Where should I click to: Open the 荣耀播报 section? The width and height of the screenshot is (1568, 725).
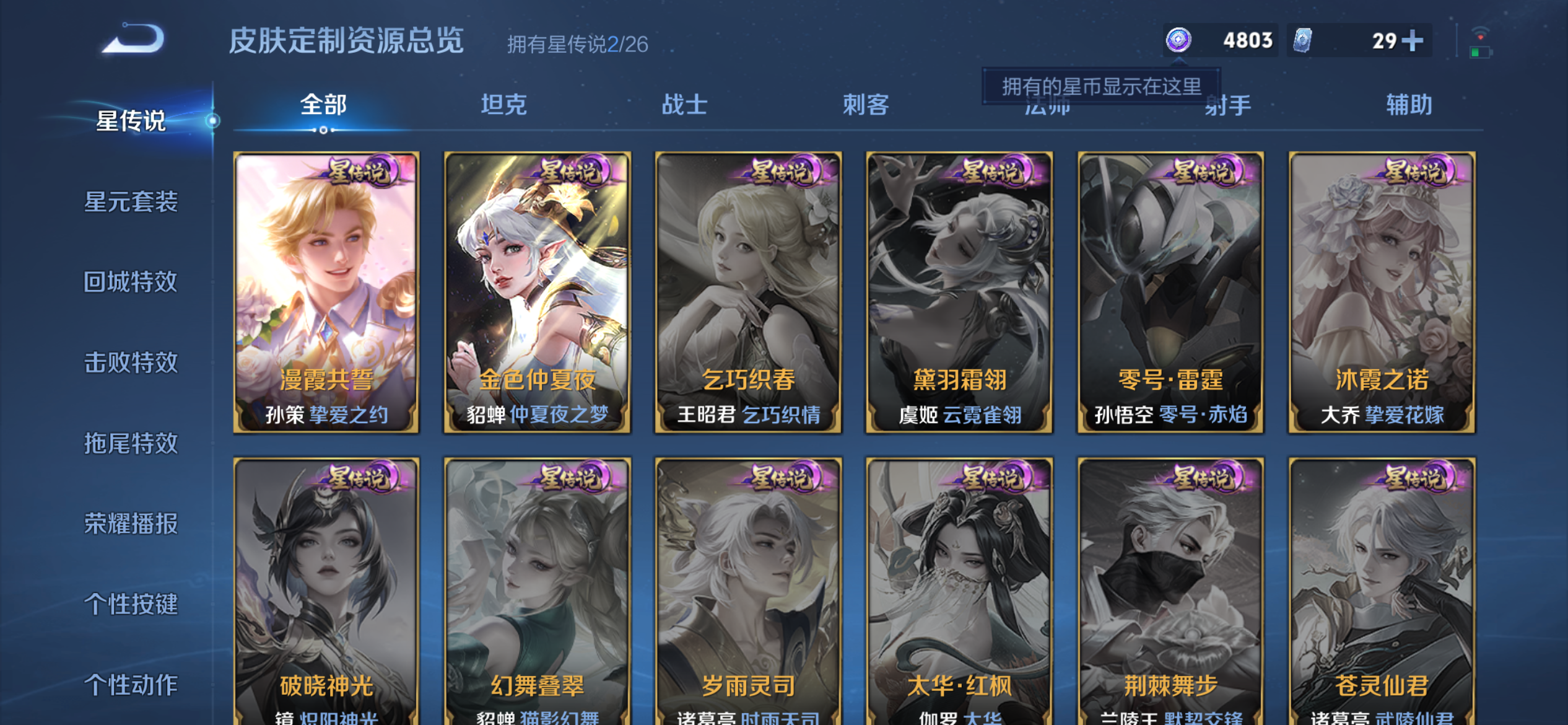point(131,524)
